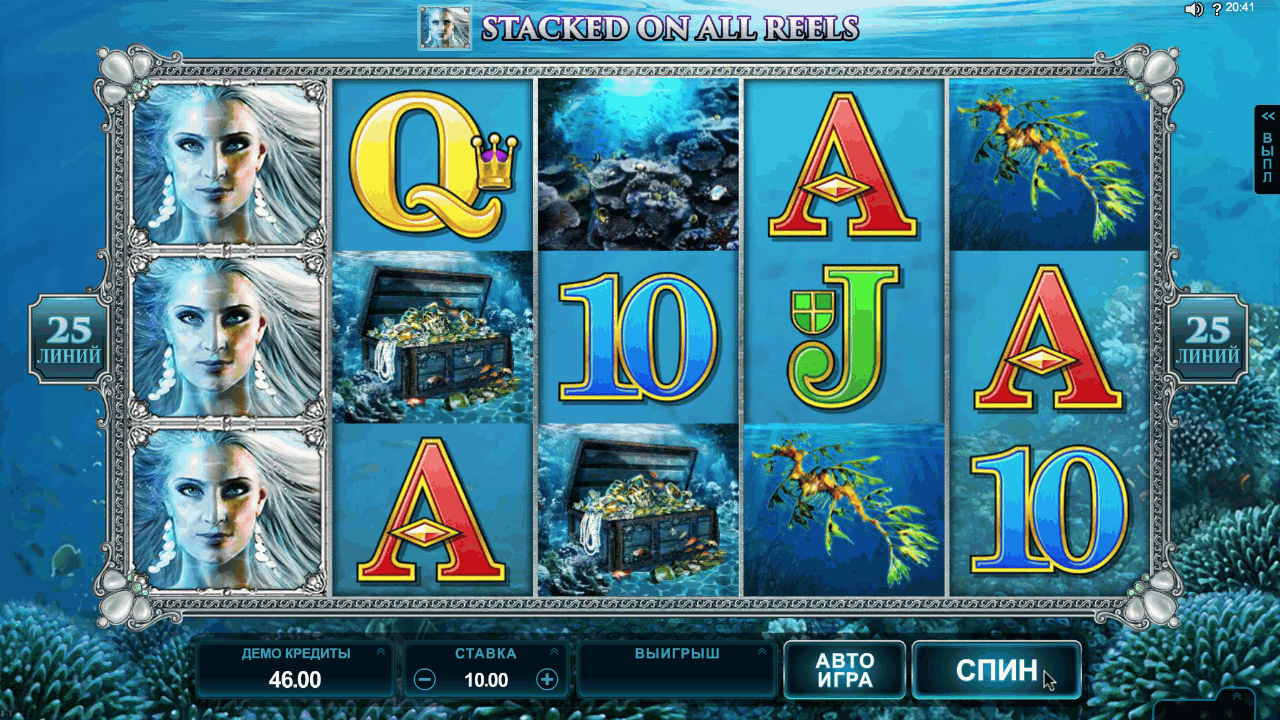Viewport: 1280px width, 720px height.
Task: Click the left 25 ЛИНИЙ paylines badge
Action: (x=69, y=339)
